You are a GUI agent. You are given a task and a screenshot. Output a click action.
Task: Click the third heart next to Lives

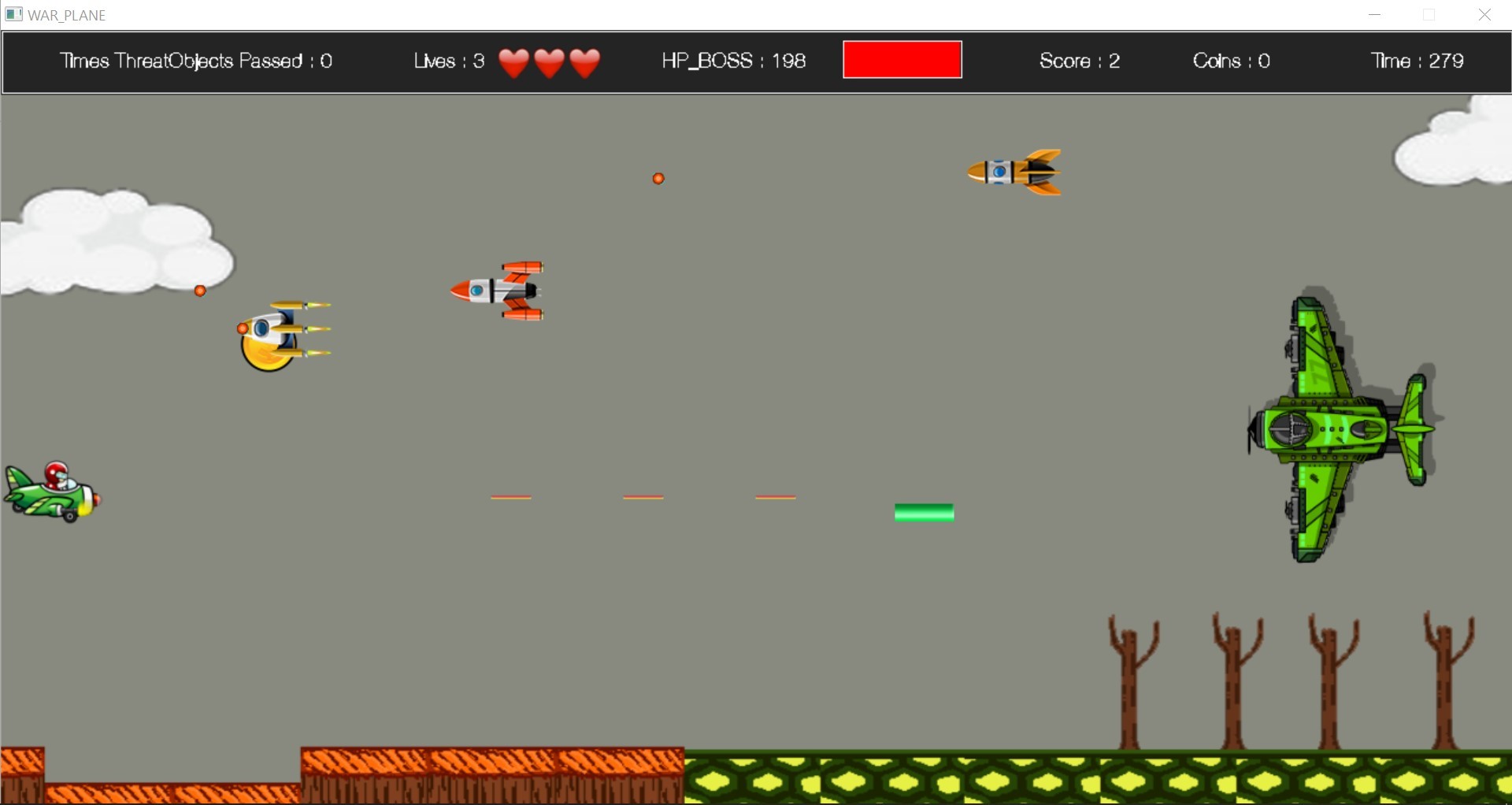(584, 62)
